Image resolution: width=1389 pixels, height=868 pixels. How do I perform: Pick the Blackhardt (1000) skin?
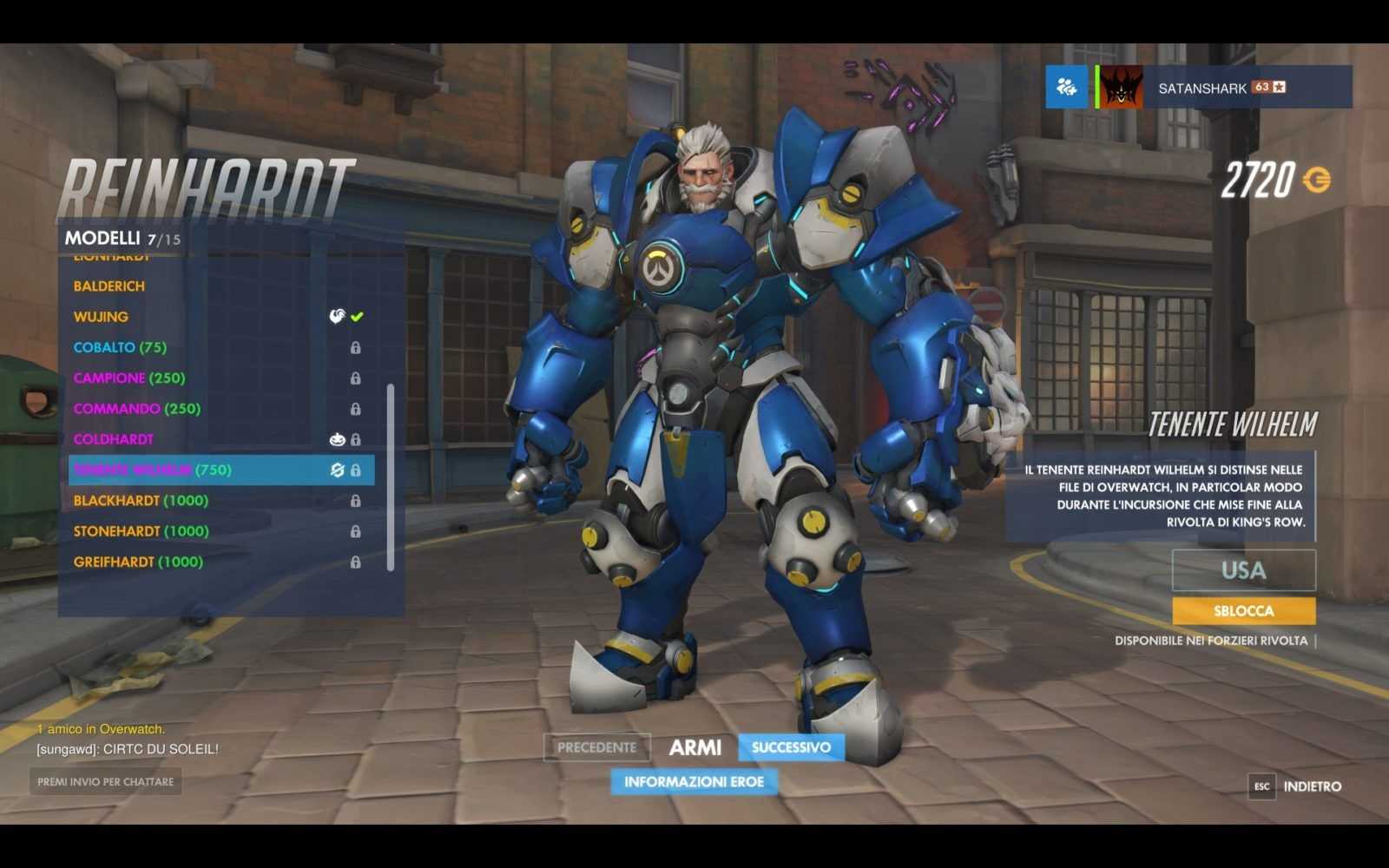click(x=141, y=501)
